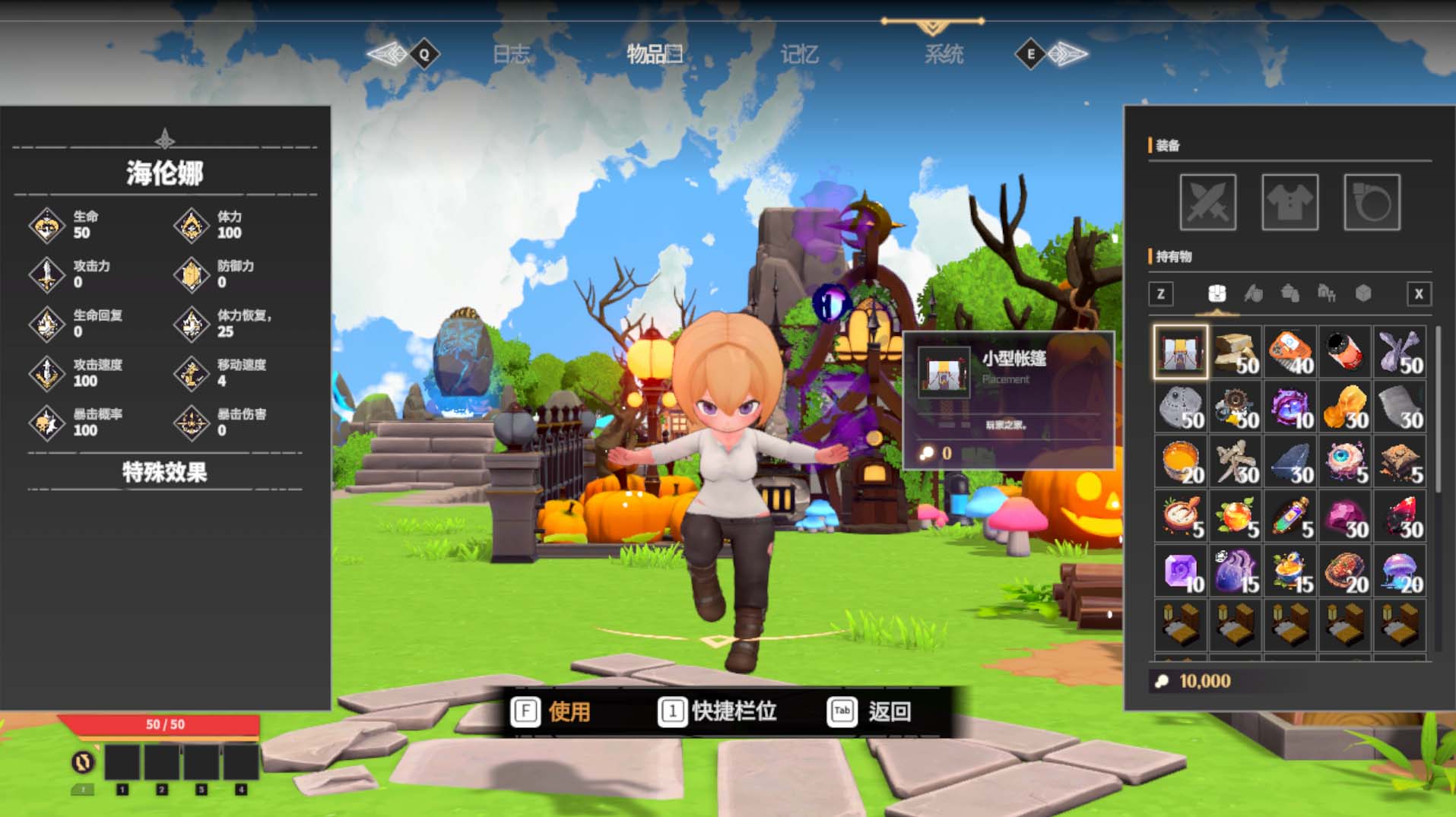1456x817 pixels.
Task: Select the shirt armor equipment slot
Action: pos(1289,202)
